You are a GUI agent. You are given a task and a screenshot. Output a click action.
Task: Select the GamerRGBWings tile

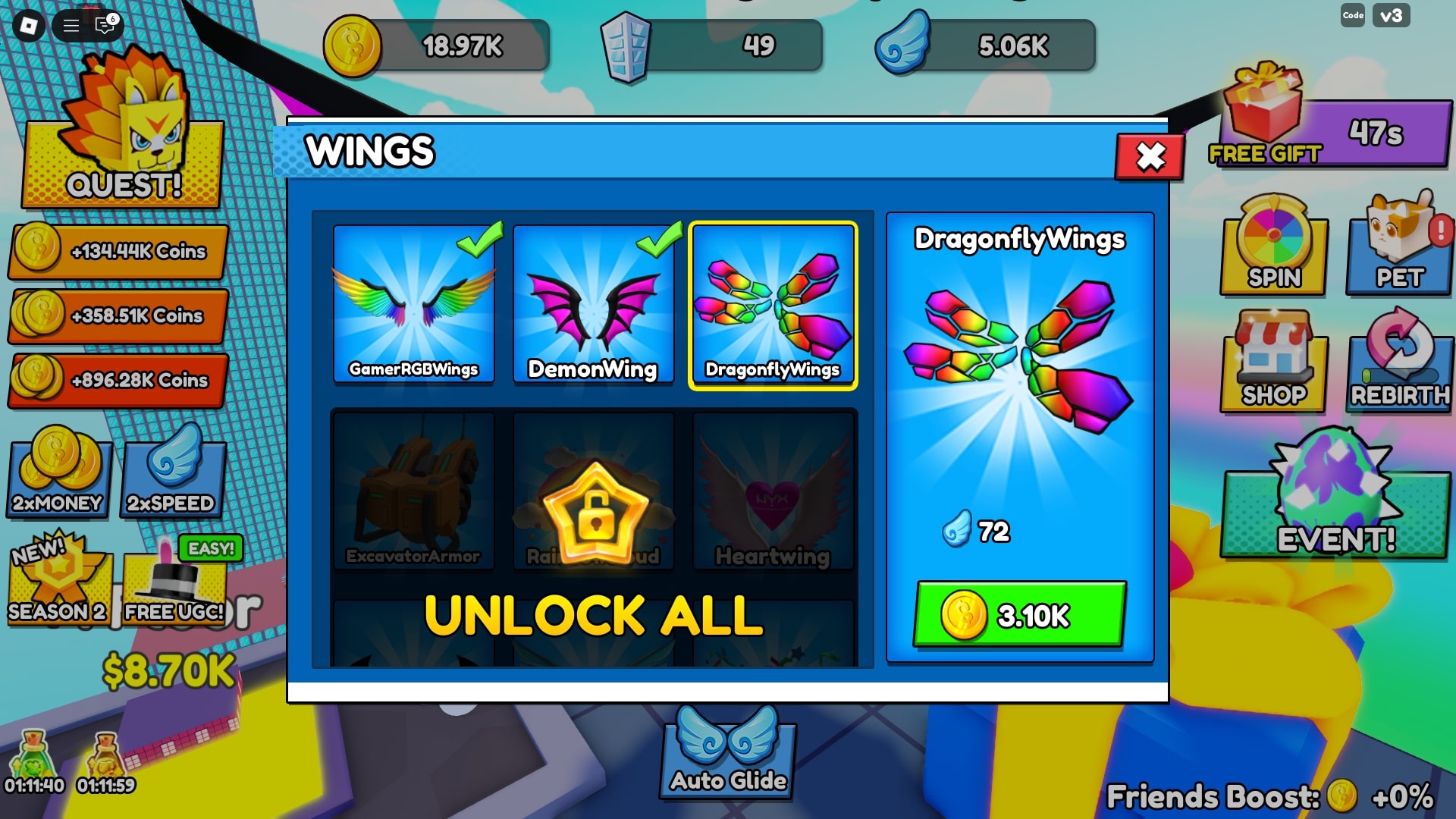(x=414, y=305)
